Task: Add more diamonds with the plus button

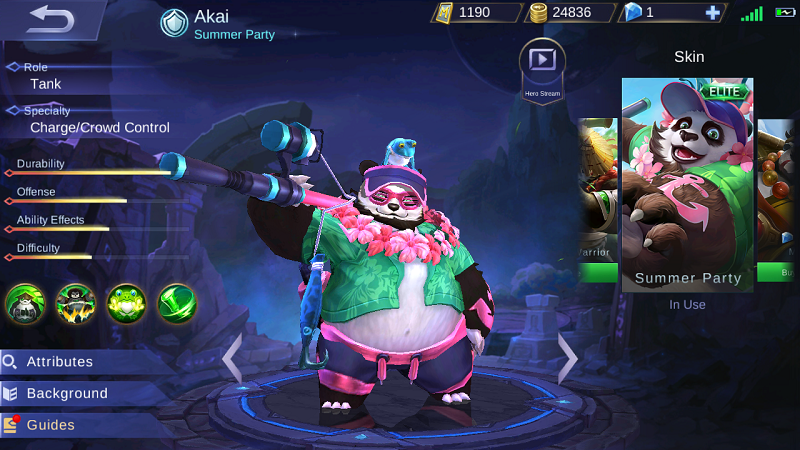Action: tap(712, 13)
